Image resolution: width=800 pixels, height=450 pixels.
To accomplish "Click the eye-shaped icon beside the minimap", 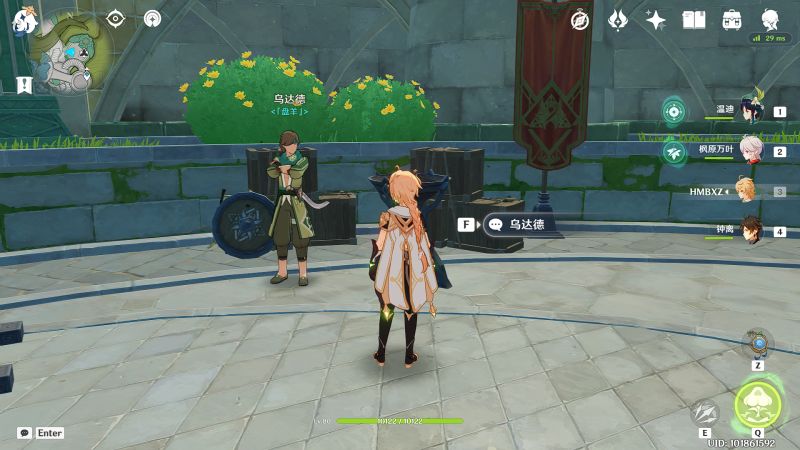I will pos(116,18).
